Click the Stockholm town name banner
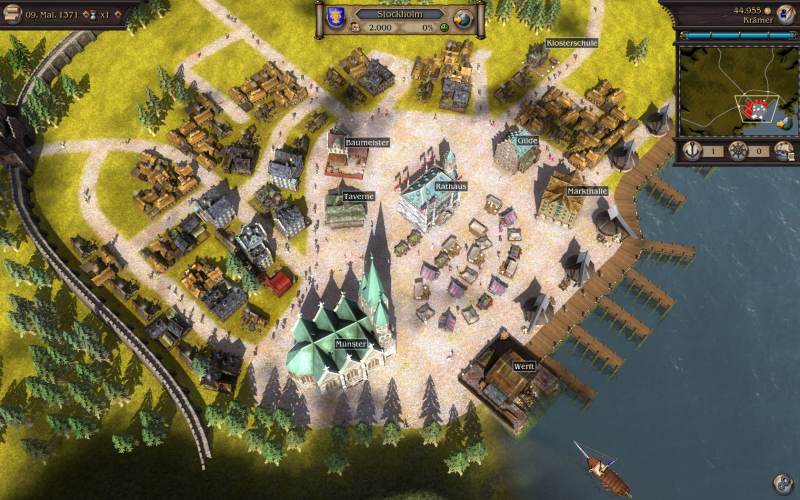Viewport: 800px width, 500px height. (400, 13)
